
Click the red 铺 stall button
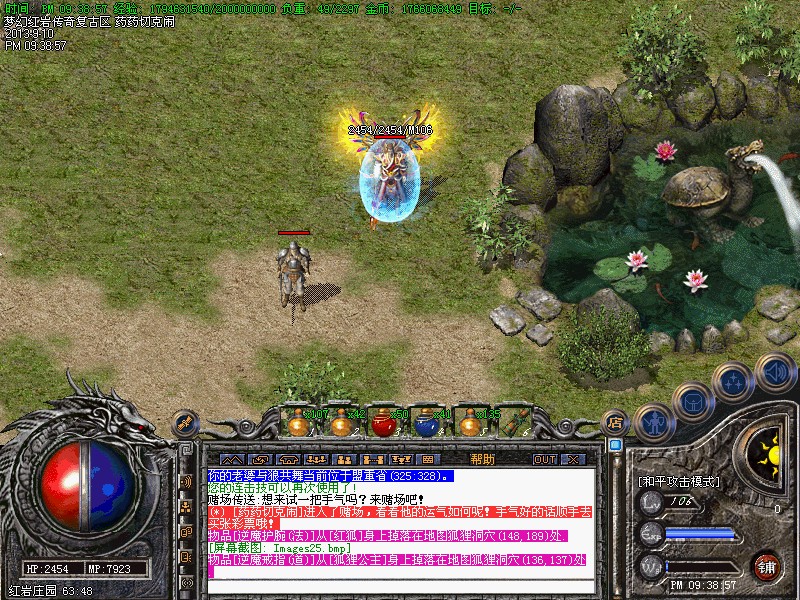click(x=766, y=565)
